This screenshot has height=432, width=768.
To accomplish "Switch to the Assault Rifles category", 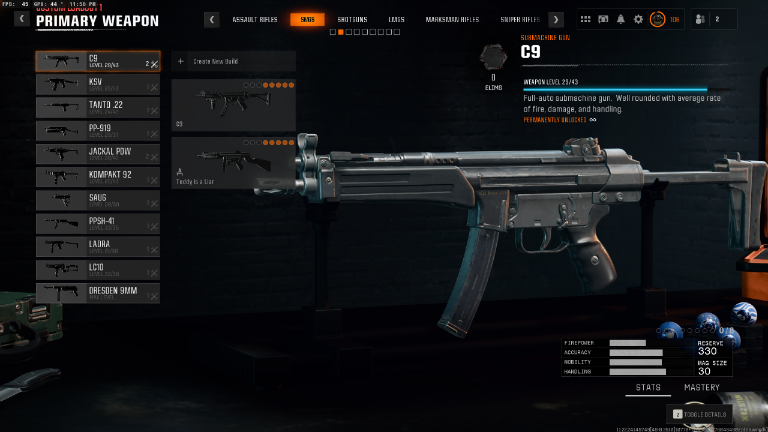I will point(254,19).
